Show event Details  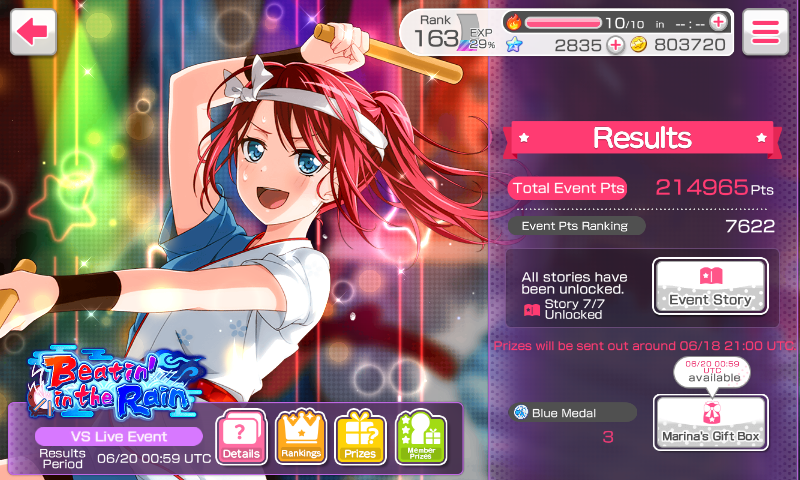[x=242, y=438]
